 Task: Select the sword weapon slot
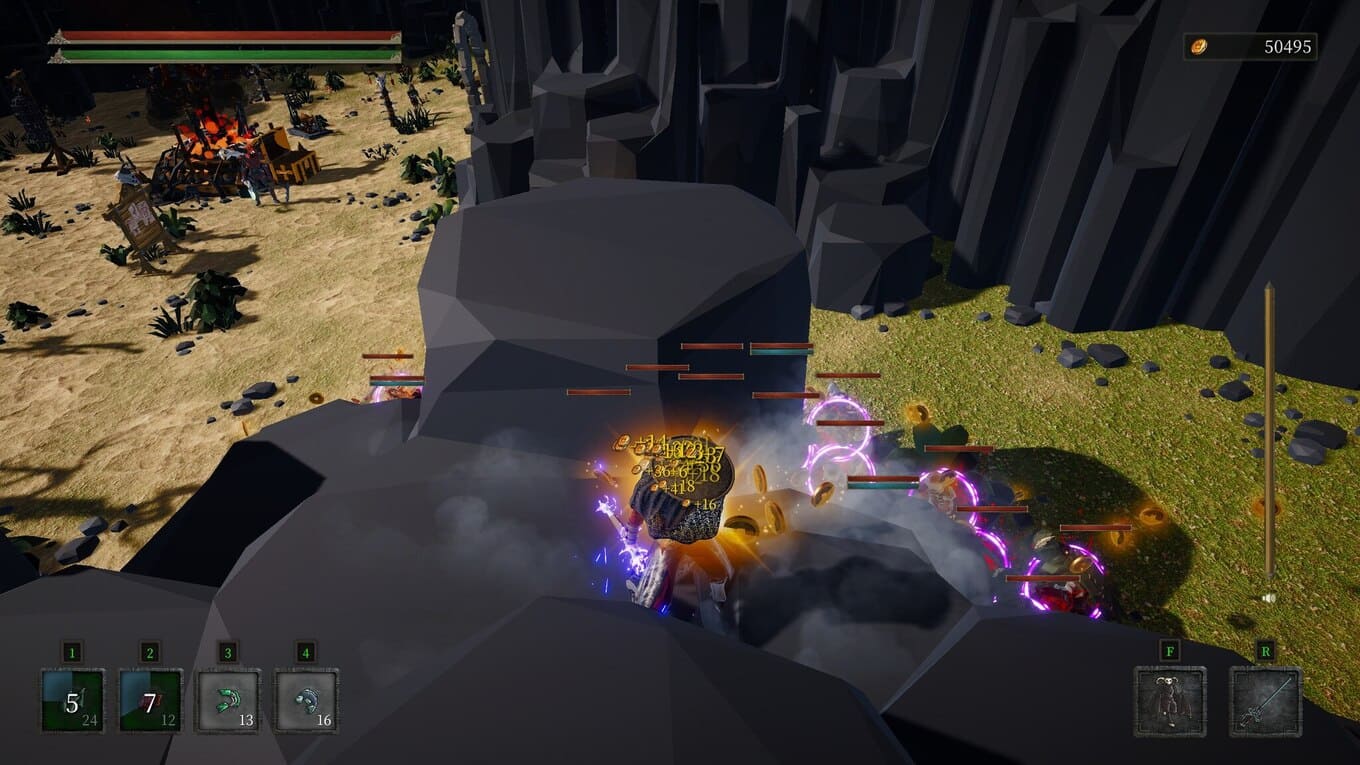tap(1266, 702)
